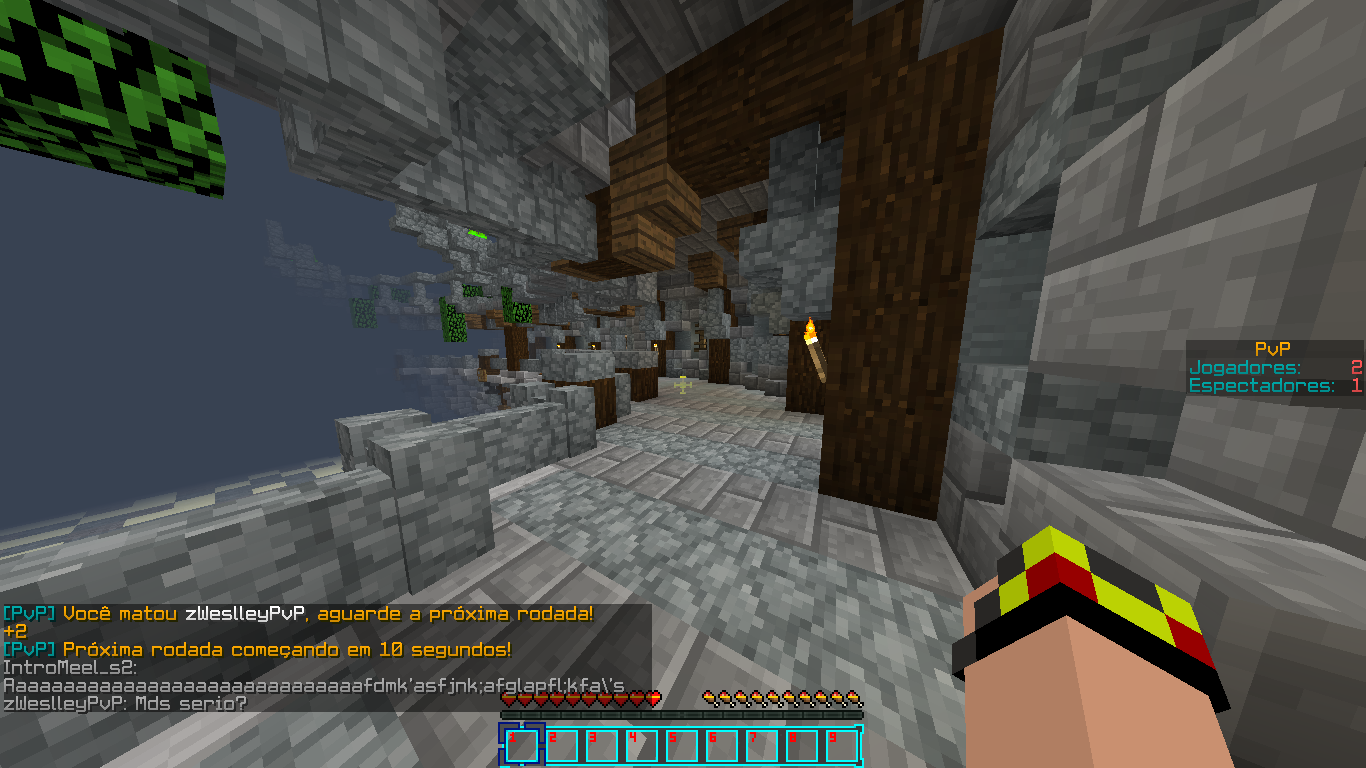Select hotbar slot number 1
Image resolution: width=1366 pixels, height=768 pixels.
(522, 746)
